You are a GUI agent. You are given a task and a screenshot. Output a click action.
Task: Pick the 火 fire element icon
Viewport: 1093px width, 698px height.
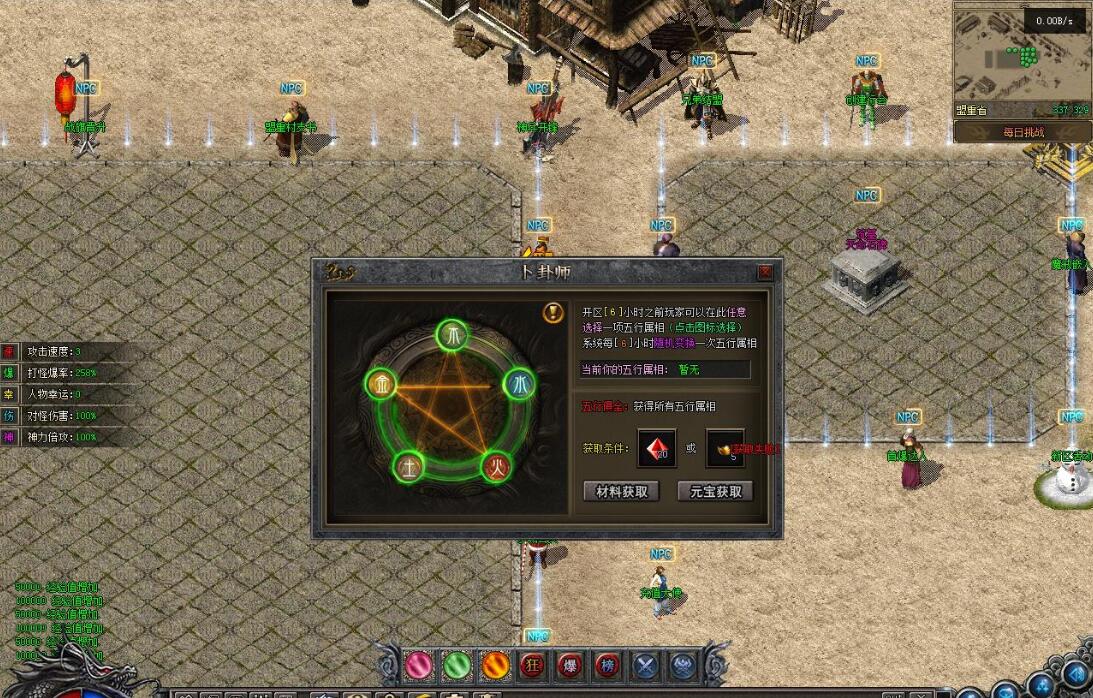point(496,466)
